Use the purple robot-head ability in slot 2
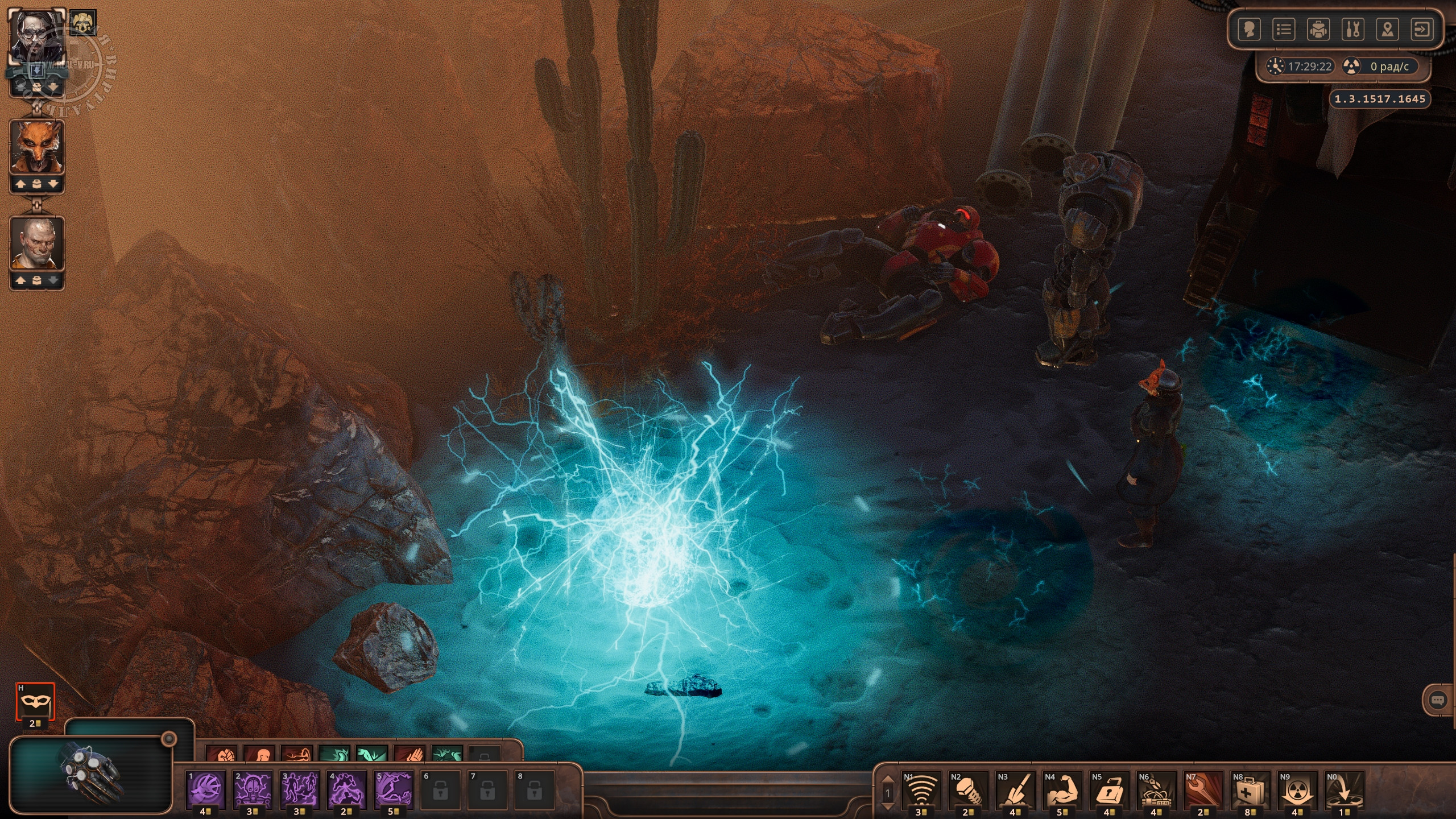The width and height of the screenshot is (1456, 819). pyautogui.click(x=253, y=790)
